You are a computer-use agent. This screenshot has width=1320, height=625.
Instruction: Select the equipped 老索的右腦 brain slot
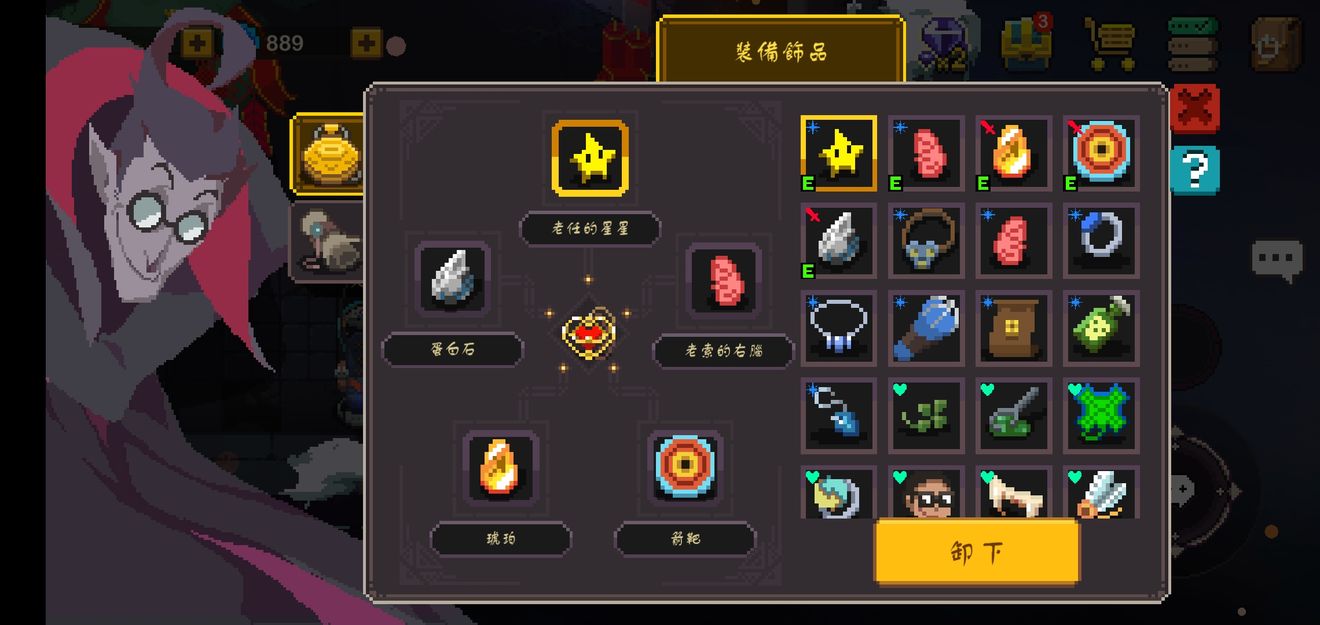[x=724, y=279]
